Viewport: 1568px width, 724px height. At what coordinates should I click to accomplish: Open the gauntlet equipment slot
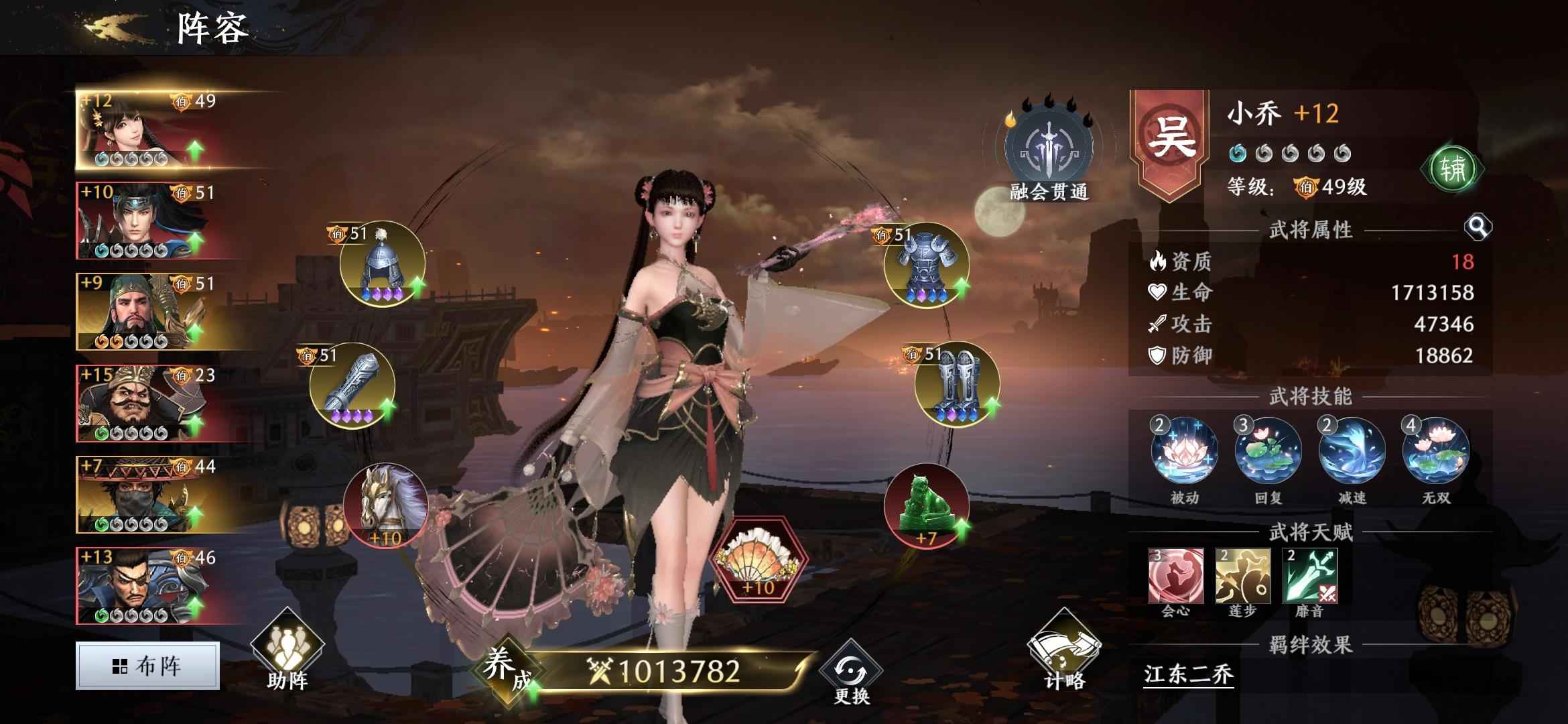click(x=352, y=385)
